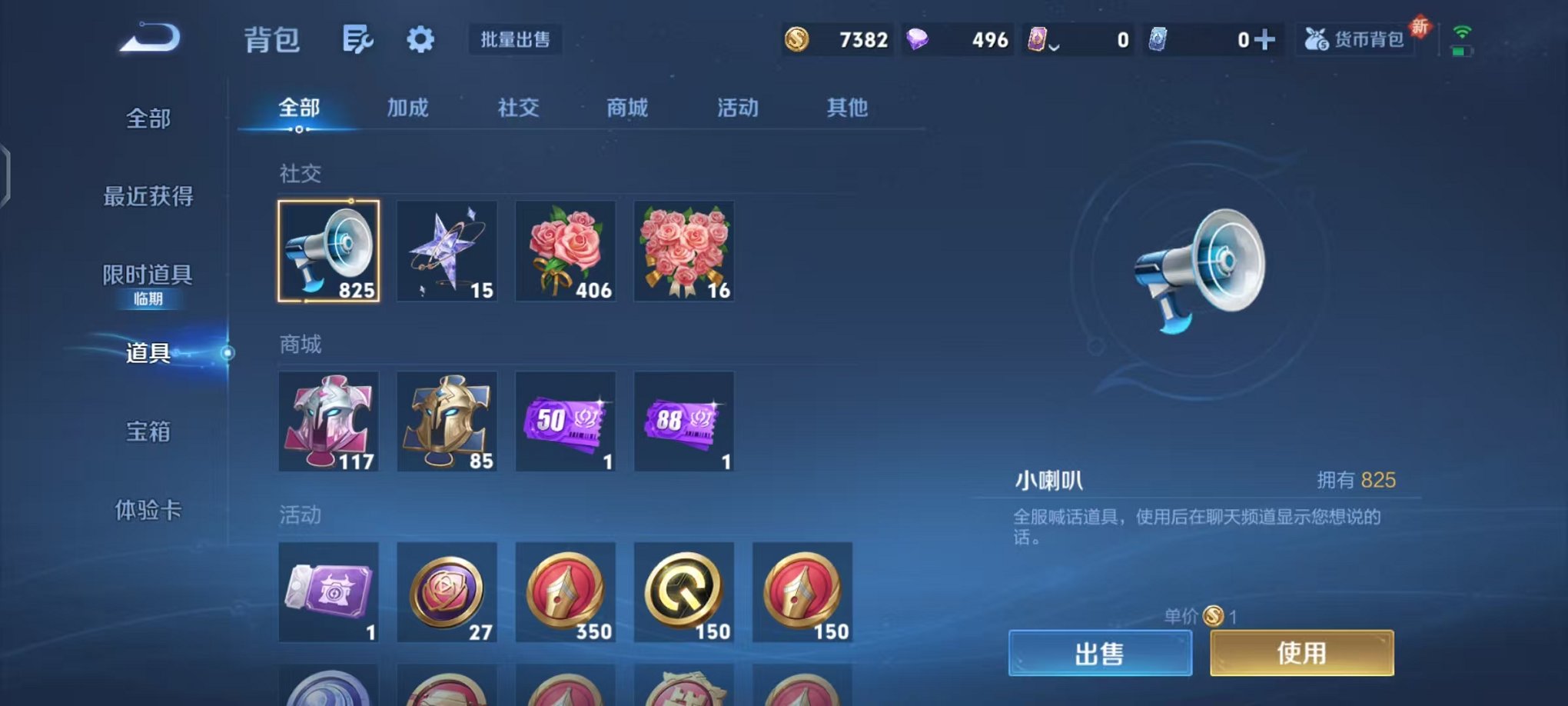Viewport: 1568px width, 706px height.
Task: Open the settings gear icon
Action: 420,38
